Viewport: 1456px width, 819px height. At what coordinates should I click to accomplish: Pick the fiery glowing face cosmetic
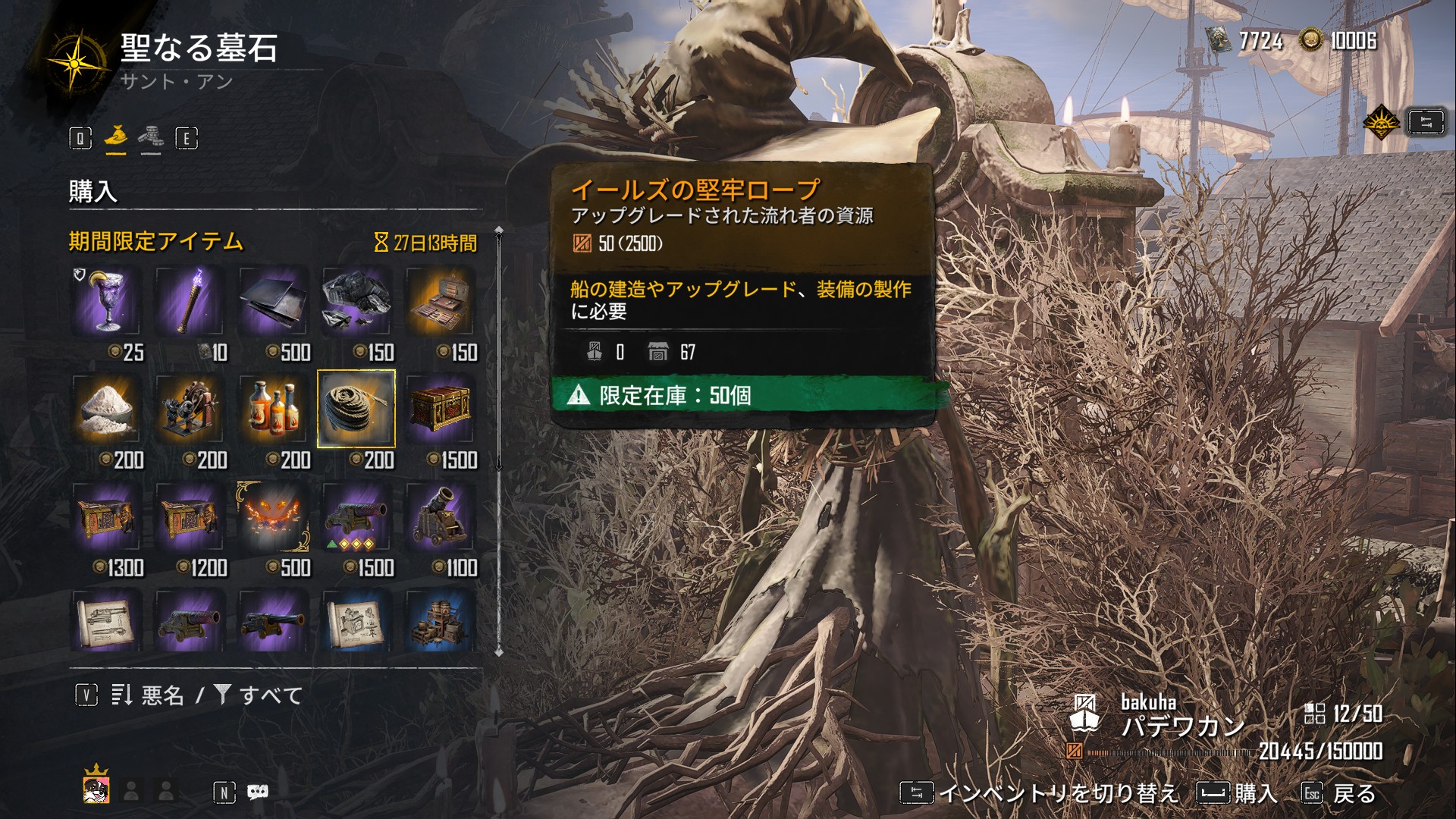coord(273,517)
